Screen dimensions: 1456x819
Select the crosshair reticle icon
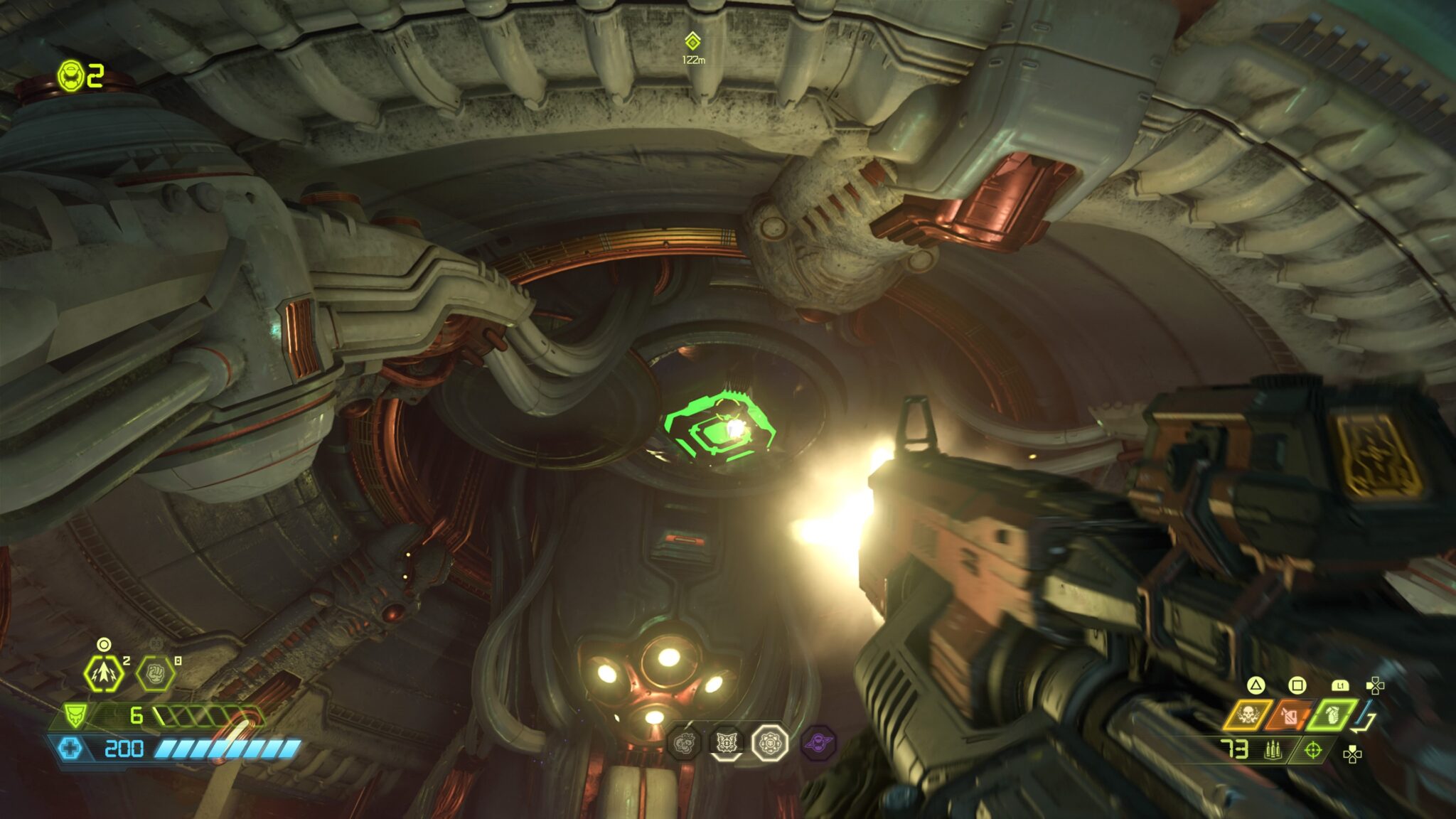[1314, 750]
